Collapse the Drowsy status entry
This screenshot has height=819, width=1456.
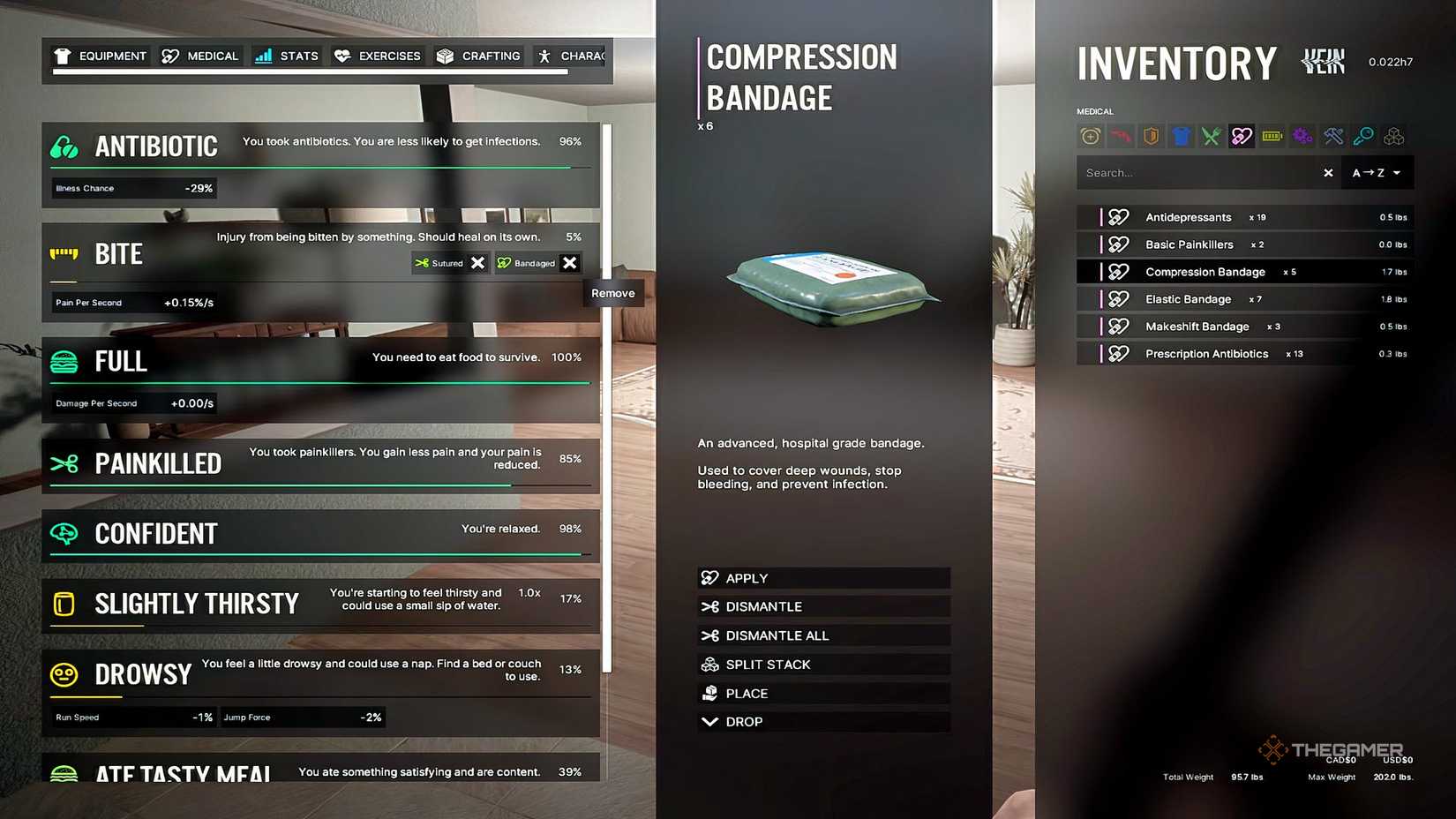(x=144, y=674)
